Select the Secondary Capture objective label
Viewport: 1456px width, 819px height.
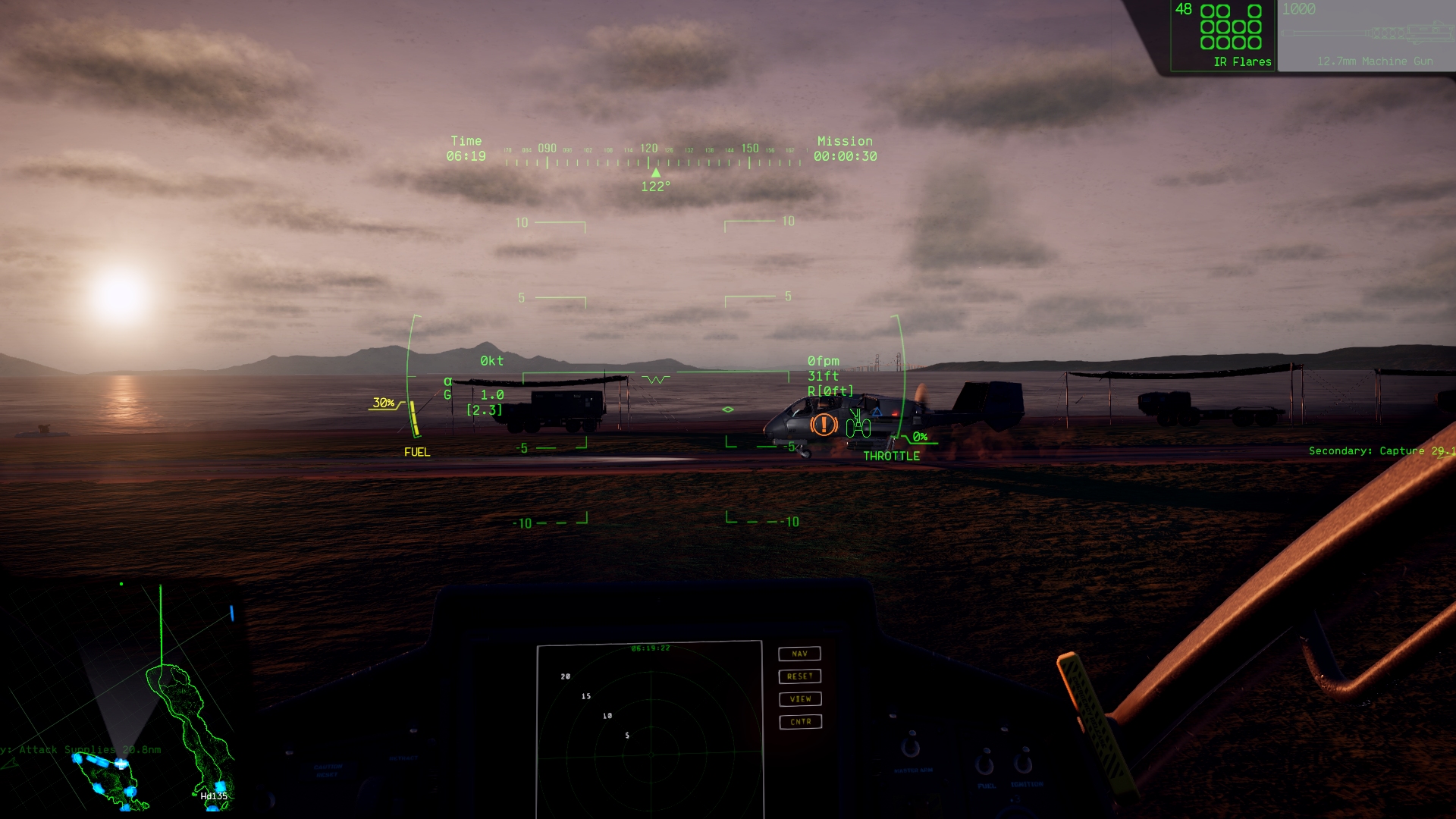tap(1380, 451)
